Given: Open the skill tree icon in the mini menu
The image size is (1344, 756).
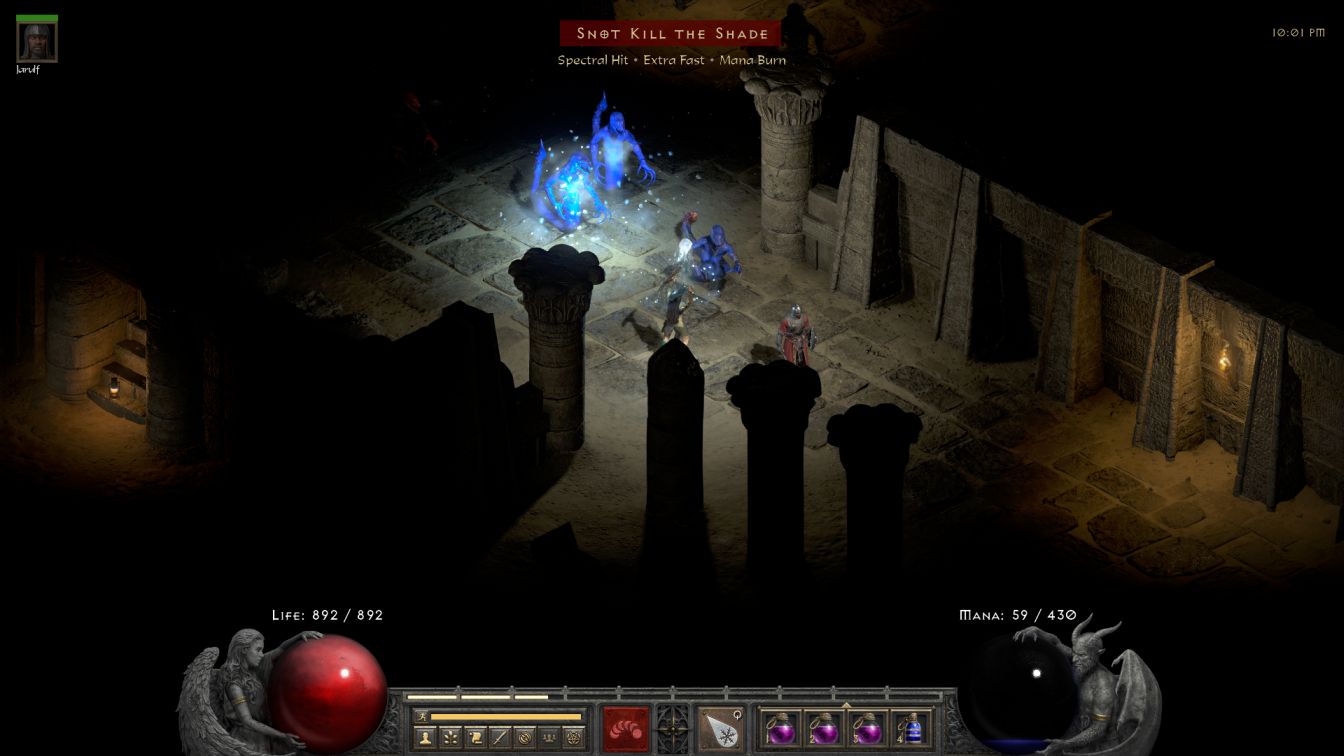Looking at the screenshot, I should (451, 738).
